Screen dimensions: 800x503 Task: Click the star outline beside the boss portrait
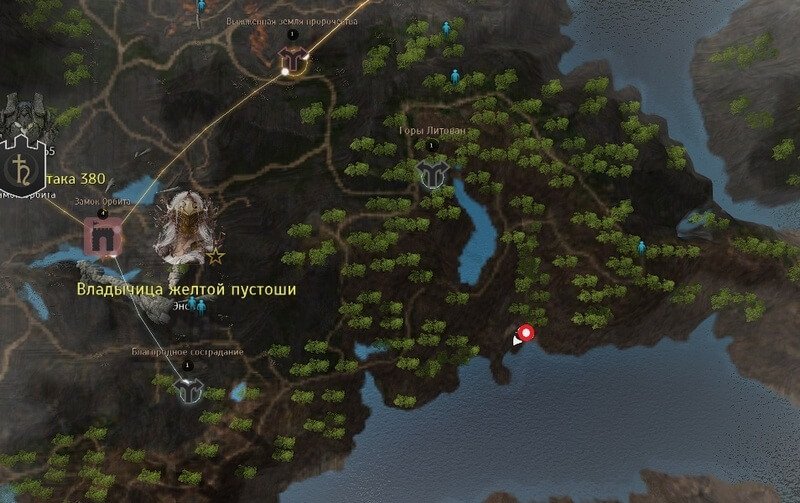(x=215, y=257)
